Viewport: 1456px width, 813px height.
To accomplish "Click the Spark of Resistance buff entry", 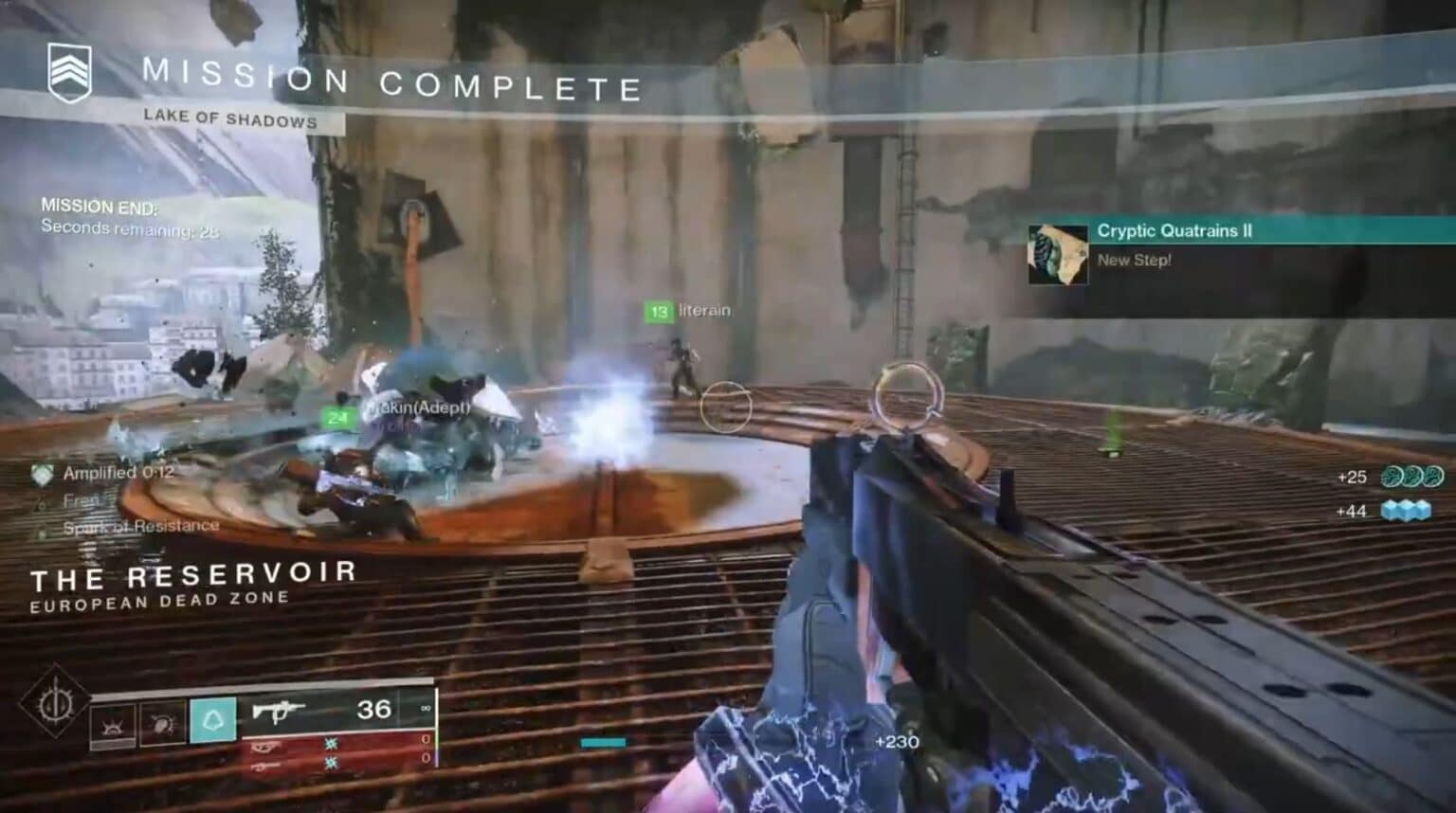I will (140, 527).
